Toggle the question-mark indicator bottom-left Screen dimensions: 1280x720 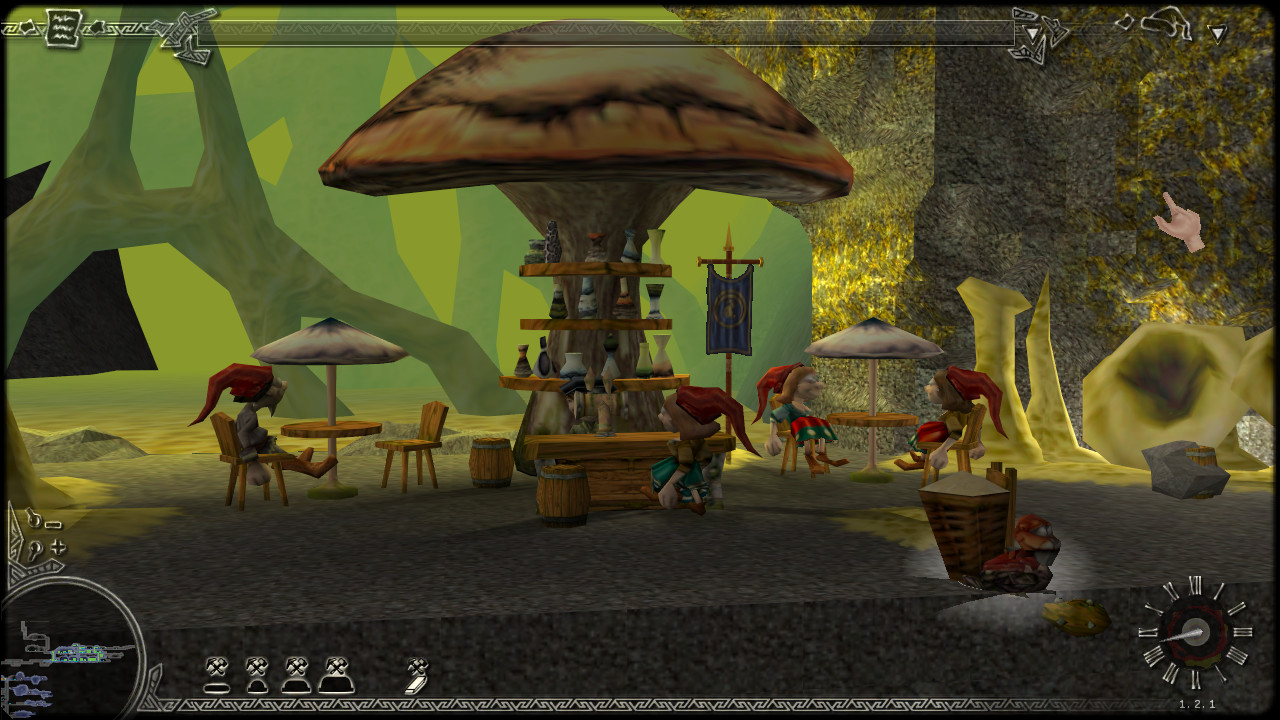tap(35, 550)
